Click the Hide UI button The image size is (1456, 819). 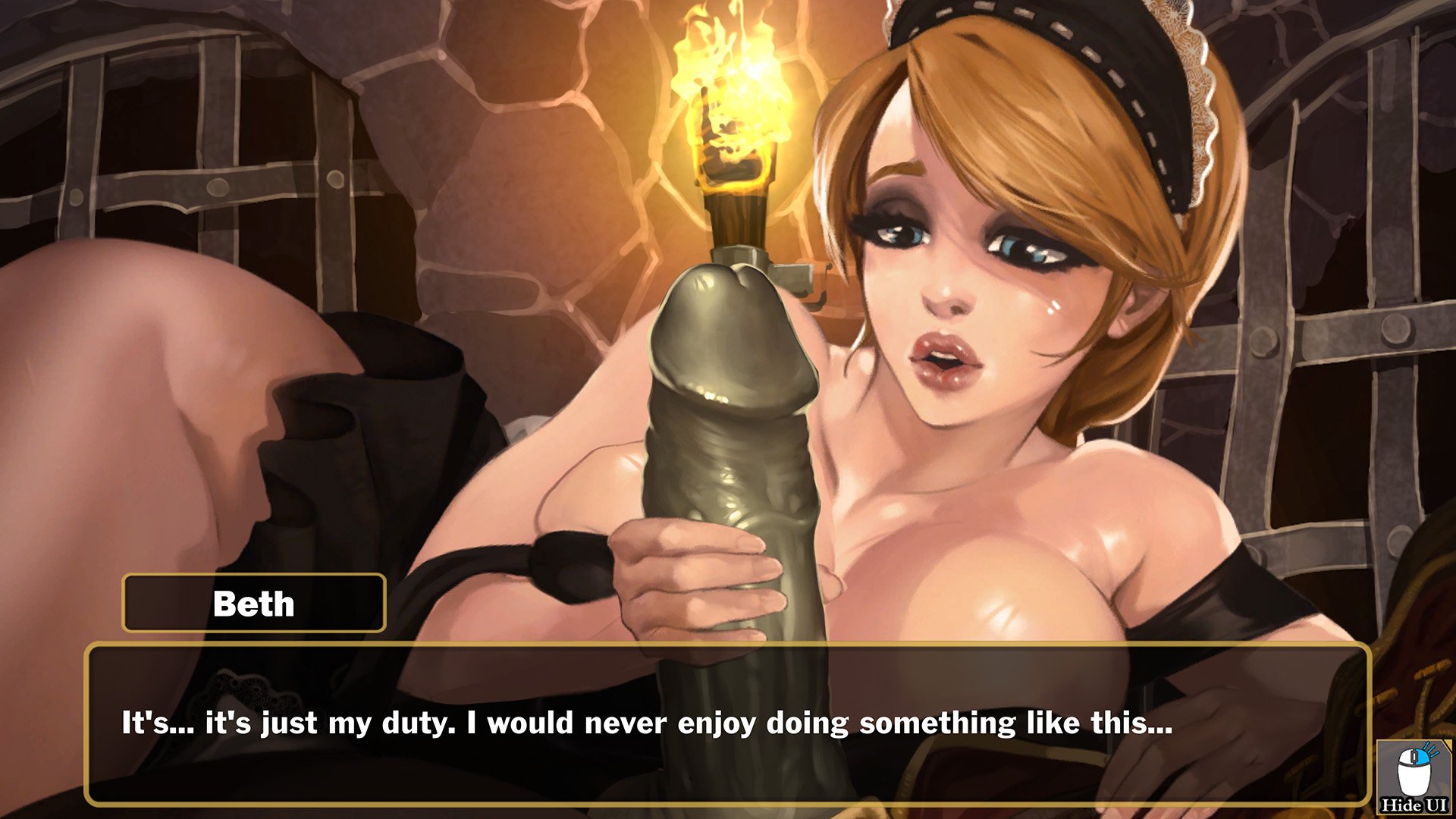(1414, 778)
